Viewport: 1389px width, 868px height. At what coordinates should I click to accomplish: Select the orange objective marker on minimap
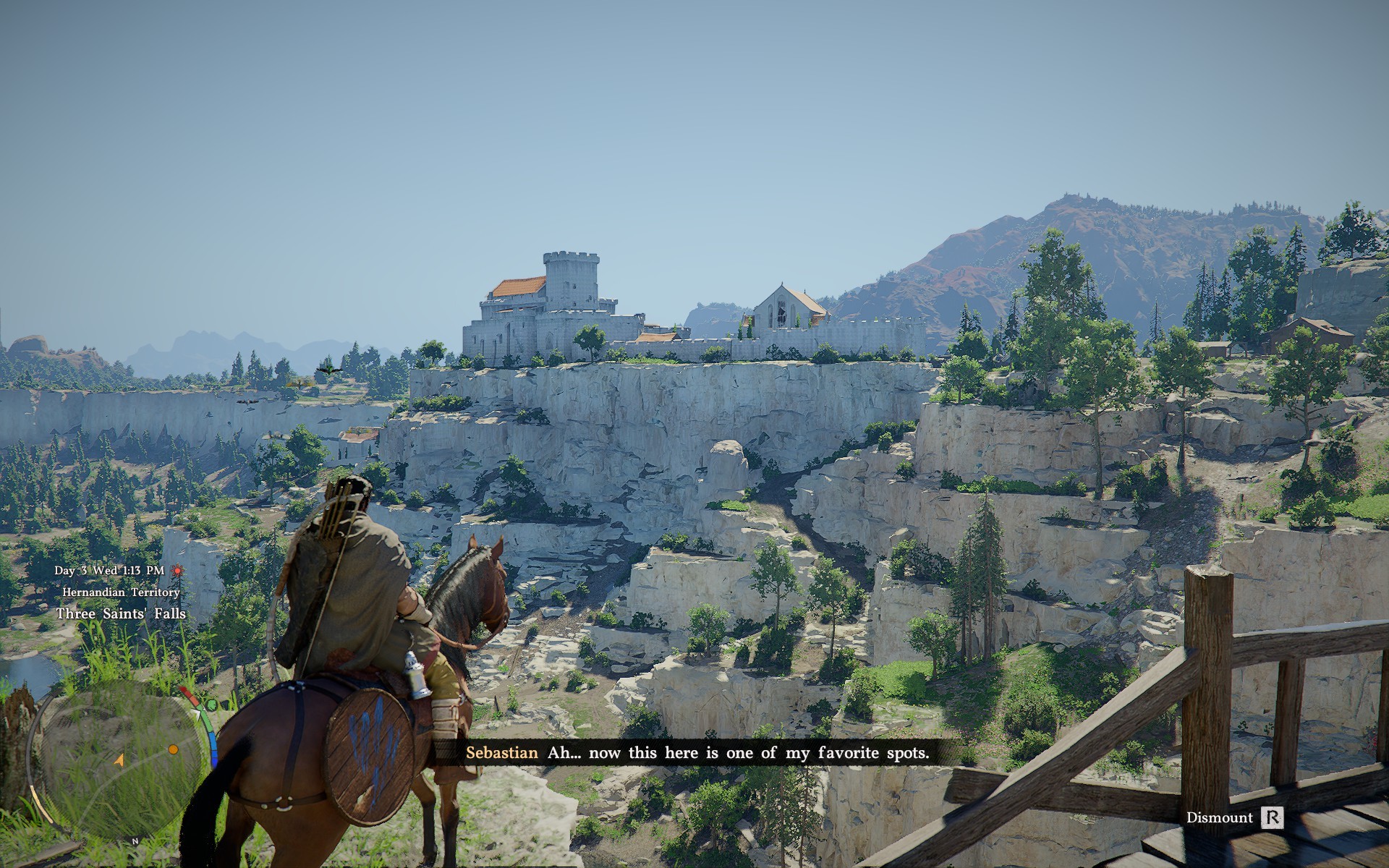click(173, 749)
